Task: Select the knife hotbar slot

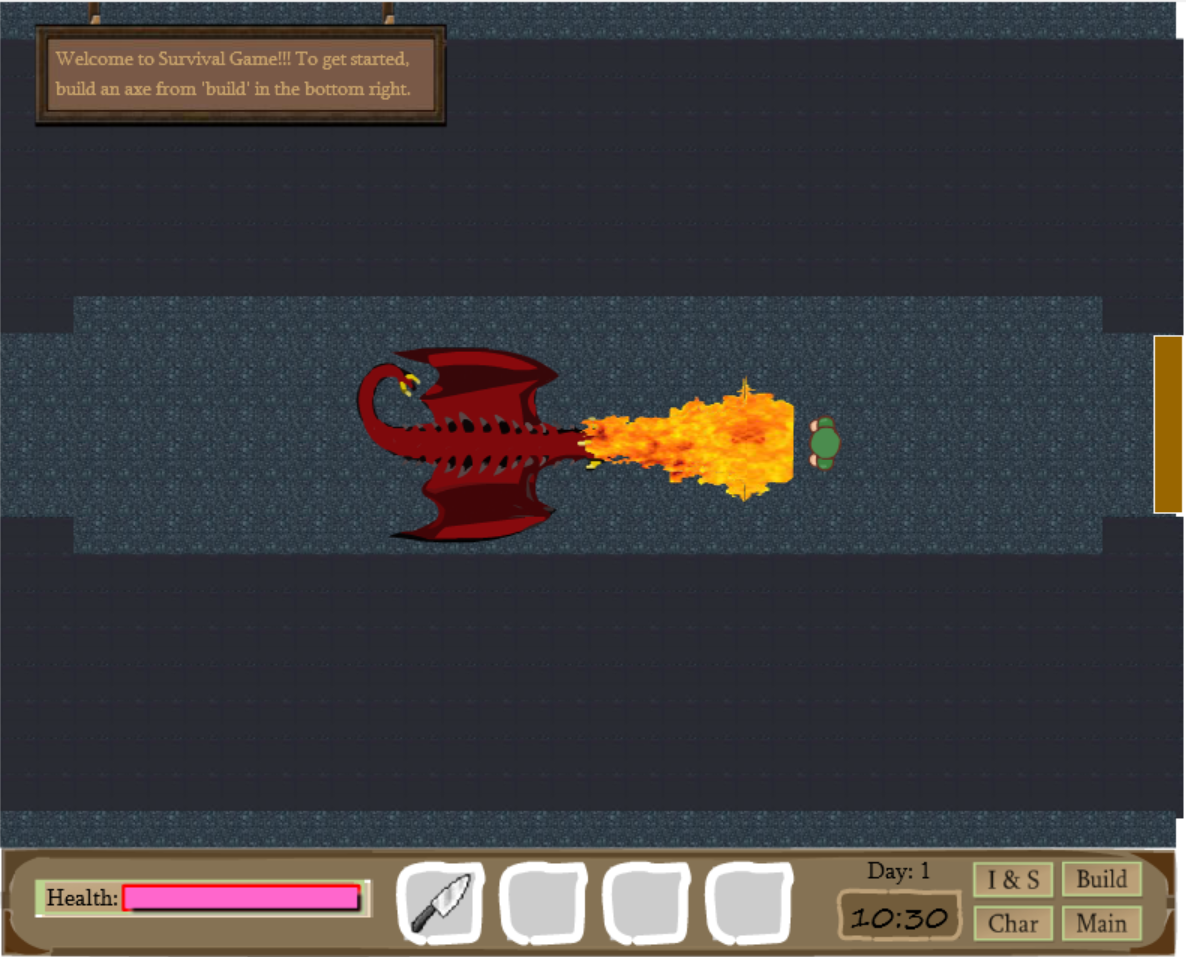Action: [x=440, y=903]
